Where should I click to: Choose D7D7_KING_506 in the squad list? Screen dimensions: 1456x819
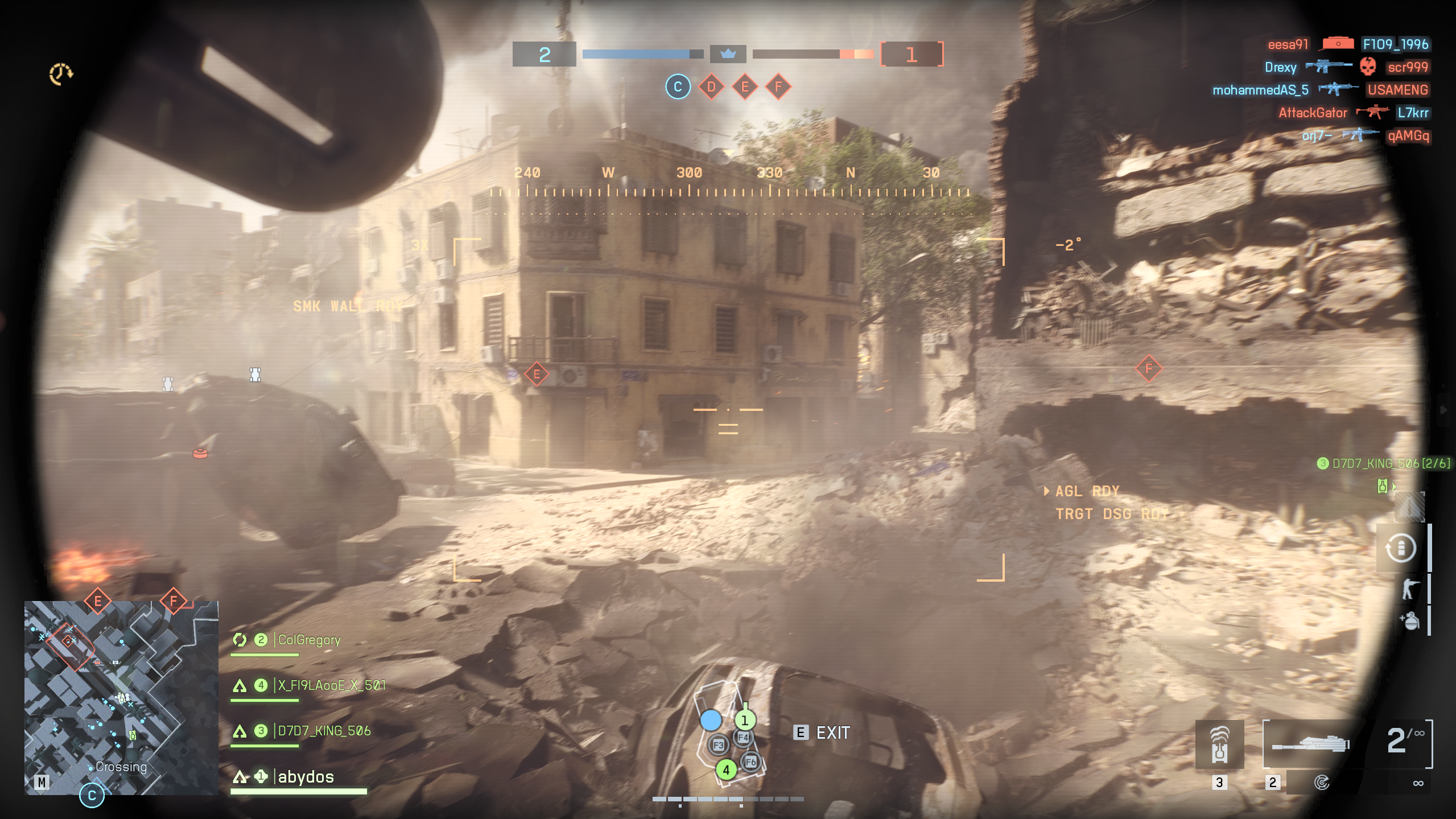click(x=324, y=731)
